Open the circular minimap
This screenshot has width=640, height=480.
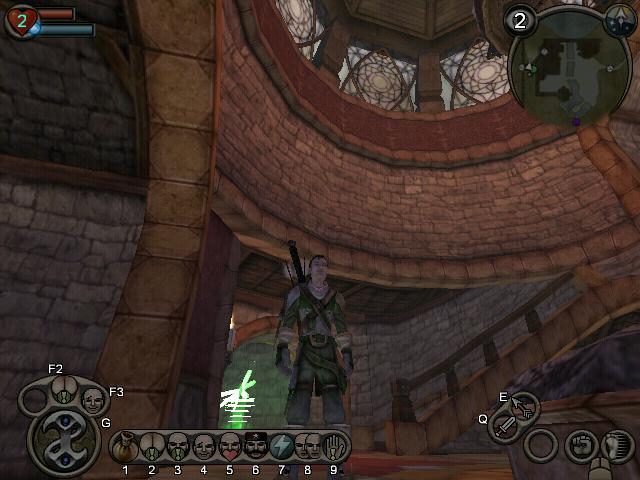[x=554, y=67]
